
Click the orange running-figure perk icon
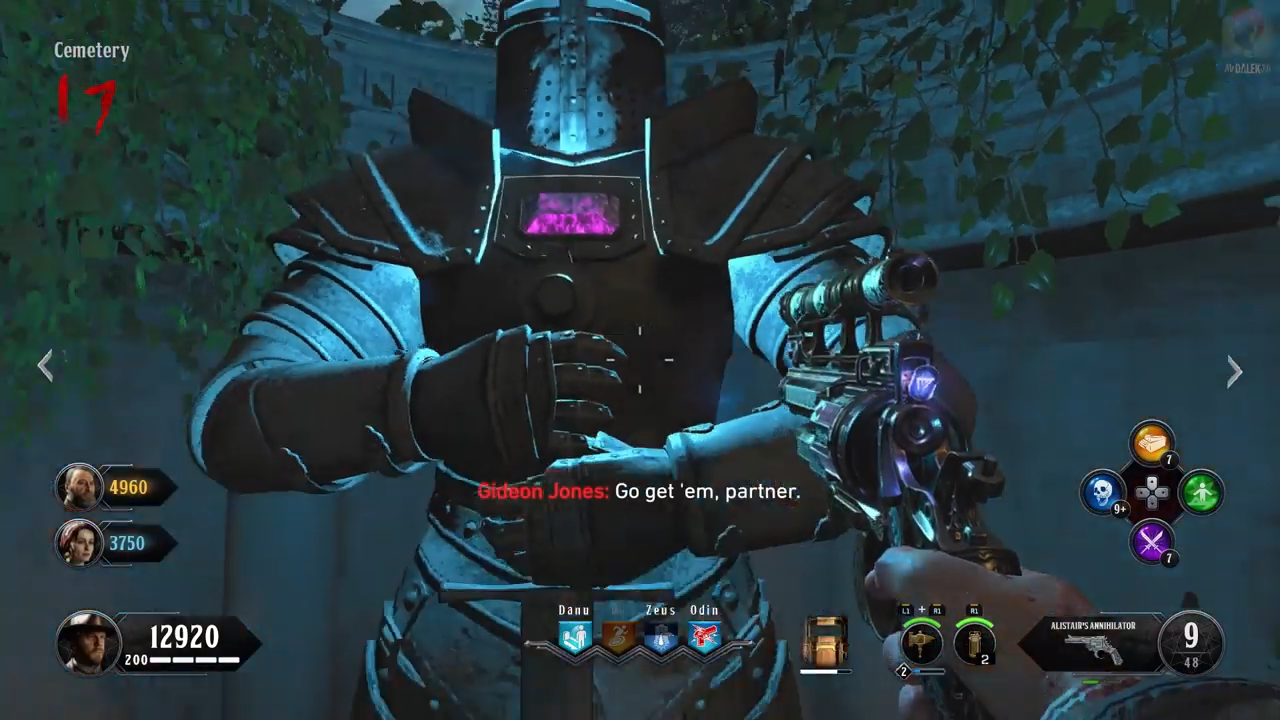click(618, 637)
